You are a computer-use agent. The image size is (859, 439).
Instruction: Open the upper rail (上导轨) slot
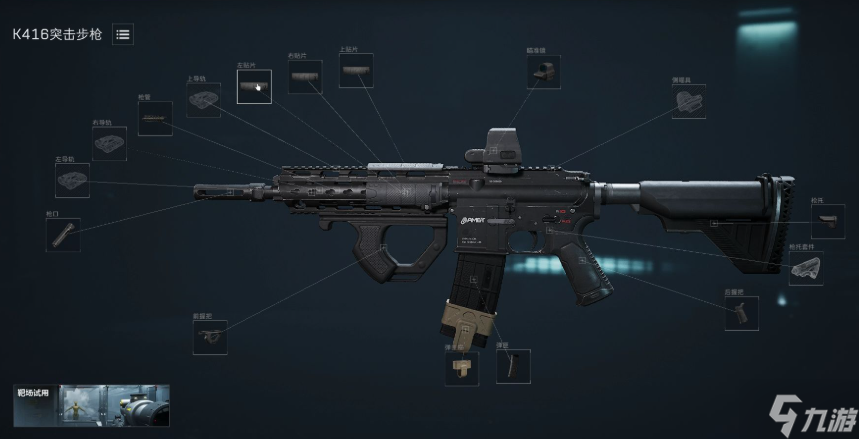click(204, 100)
